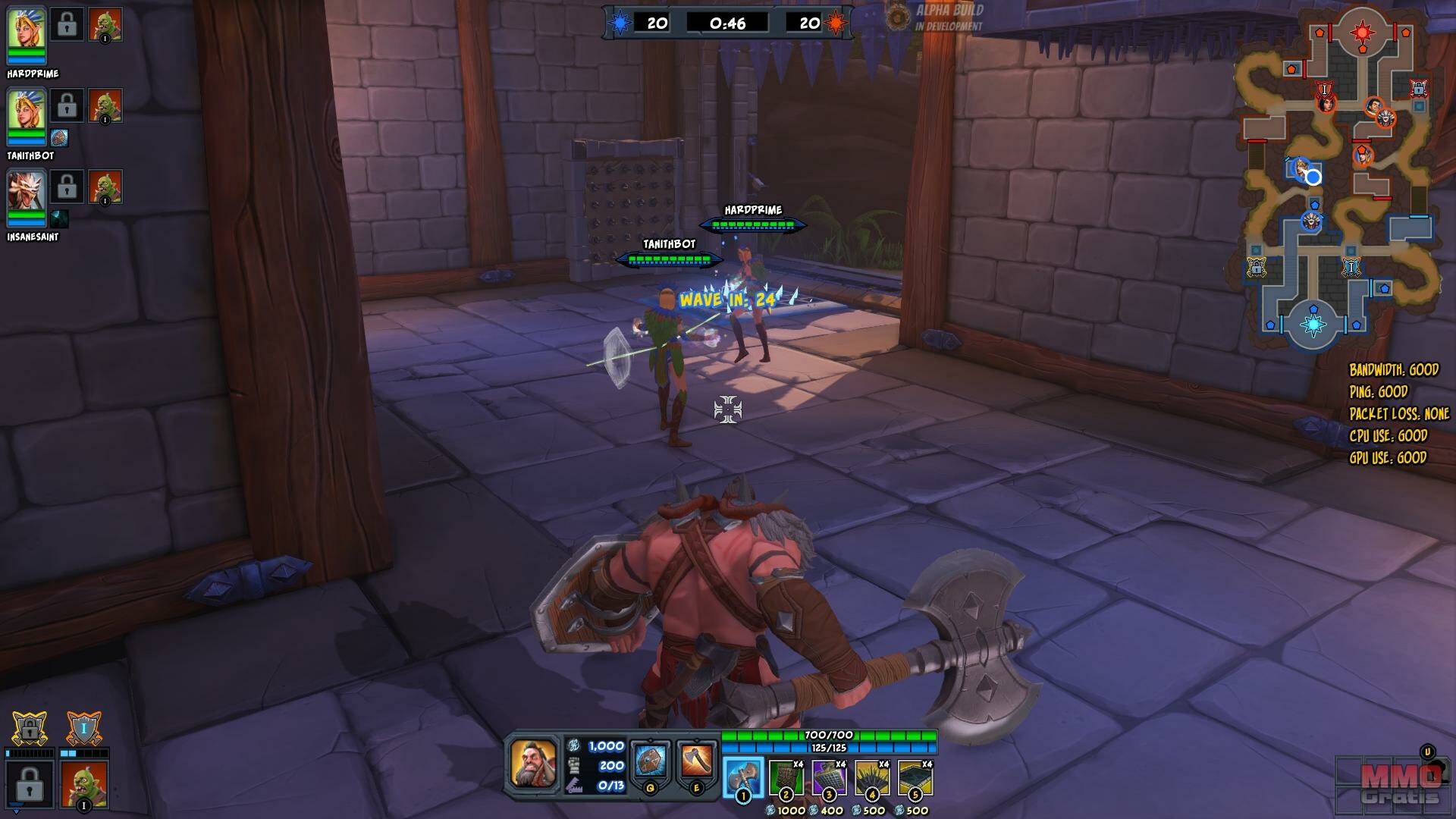Screen dimensions: 1456x819
Task: Choose the green barricade trap slot
Action: tap(786, 778)
